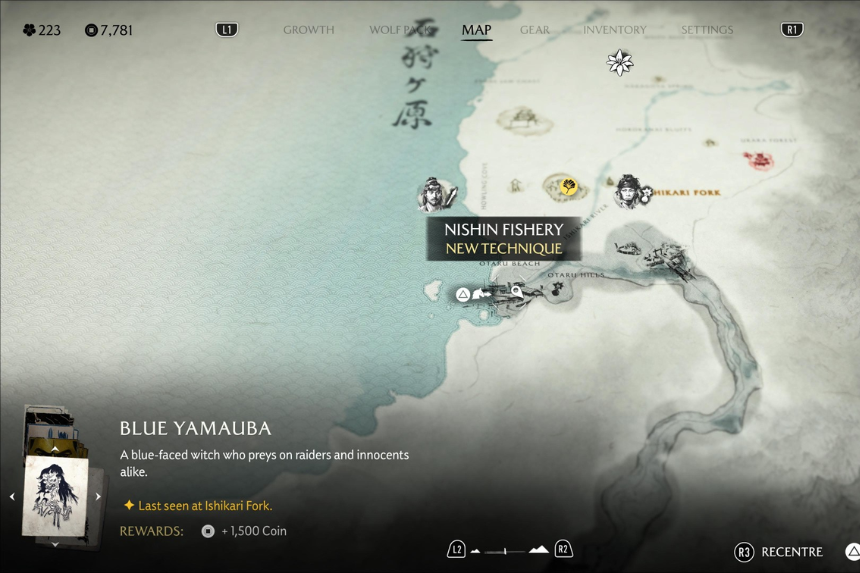Open the Wolf Pack tab
The image size is (860, 573).
pyautogui.click(x=401, y=30)
